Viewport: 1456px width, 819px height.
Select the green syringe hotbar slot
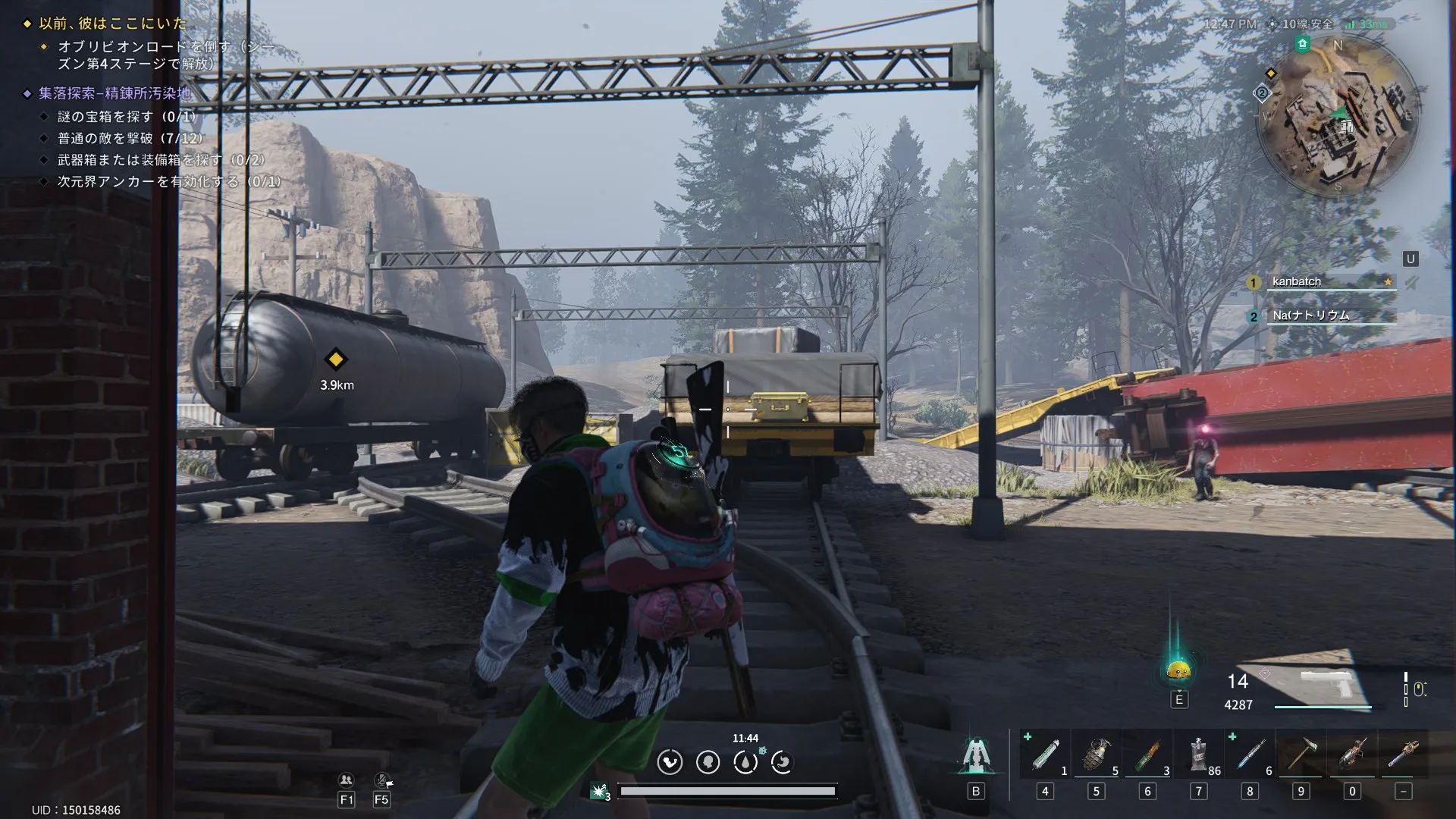1045,755
